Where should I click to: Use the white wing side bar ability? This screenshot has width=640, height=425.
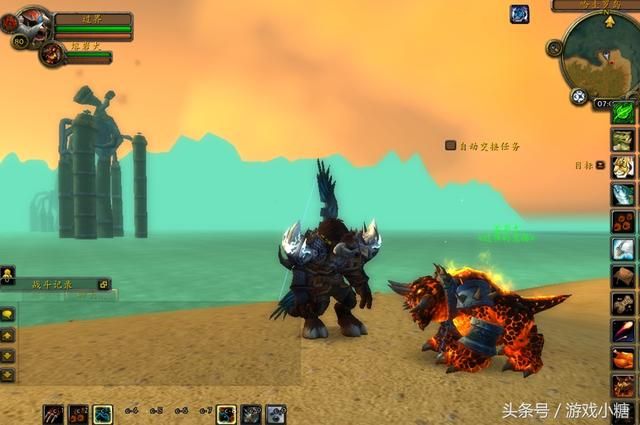tap(623, 248)
